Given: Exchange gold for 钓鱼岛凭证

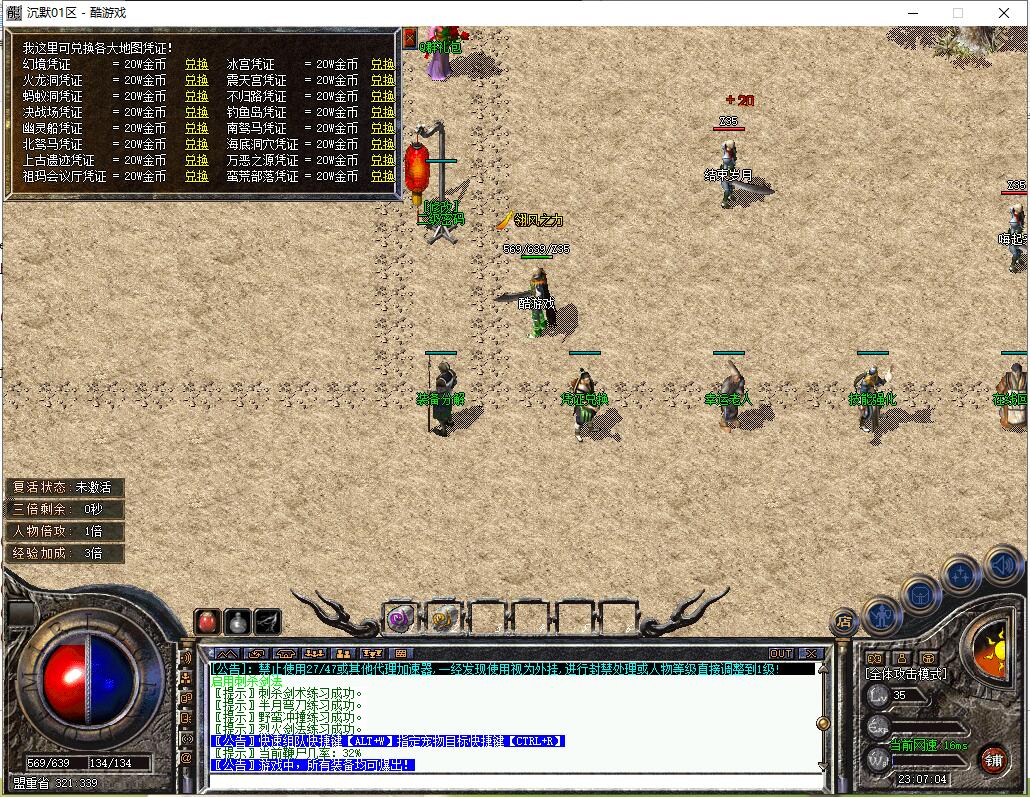Looking at the screenshot, I should (x=382, y=112).
